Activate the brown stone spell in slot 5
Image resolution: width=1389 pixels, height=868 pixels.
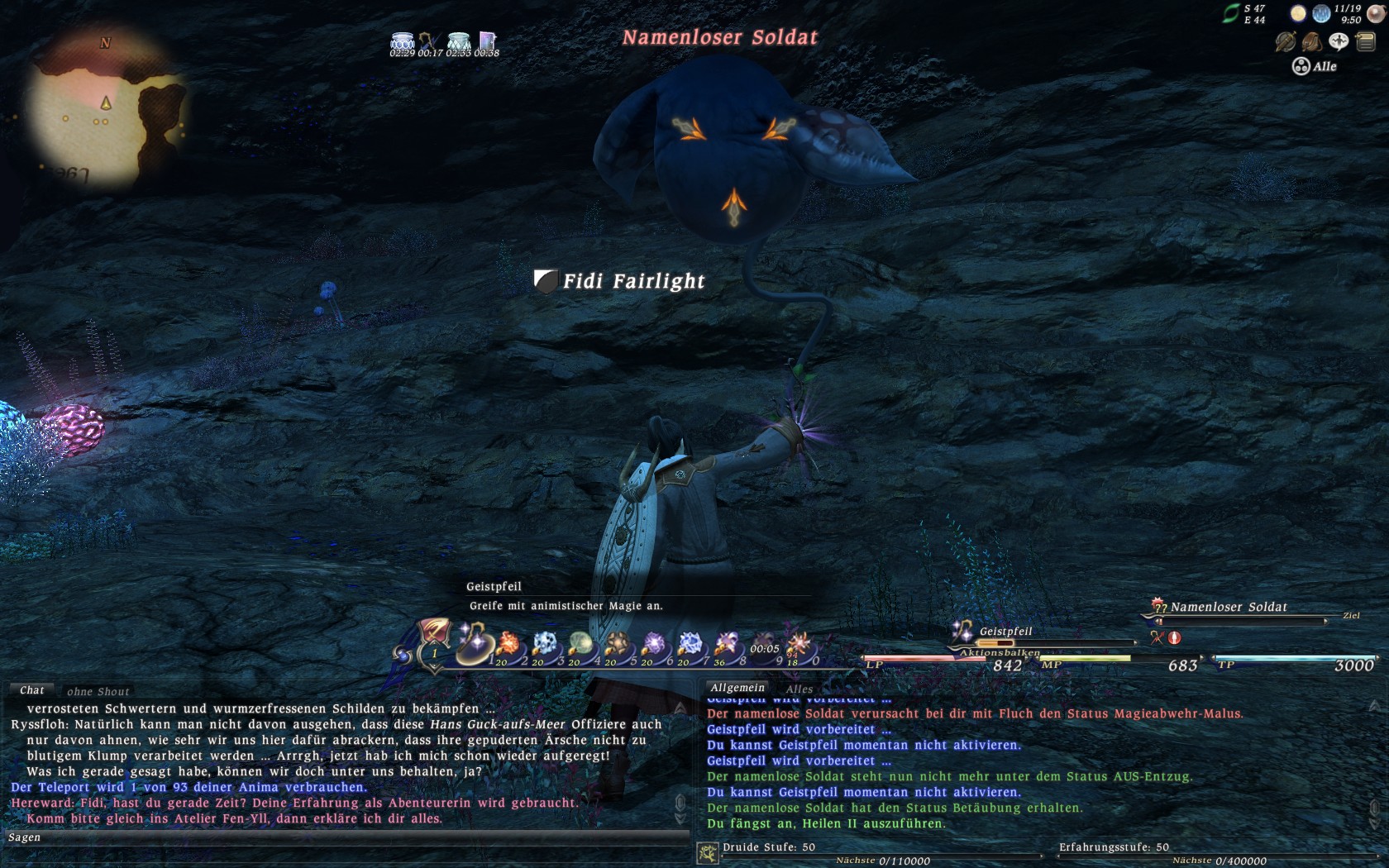pyautogui.click(x=618, y=644)
